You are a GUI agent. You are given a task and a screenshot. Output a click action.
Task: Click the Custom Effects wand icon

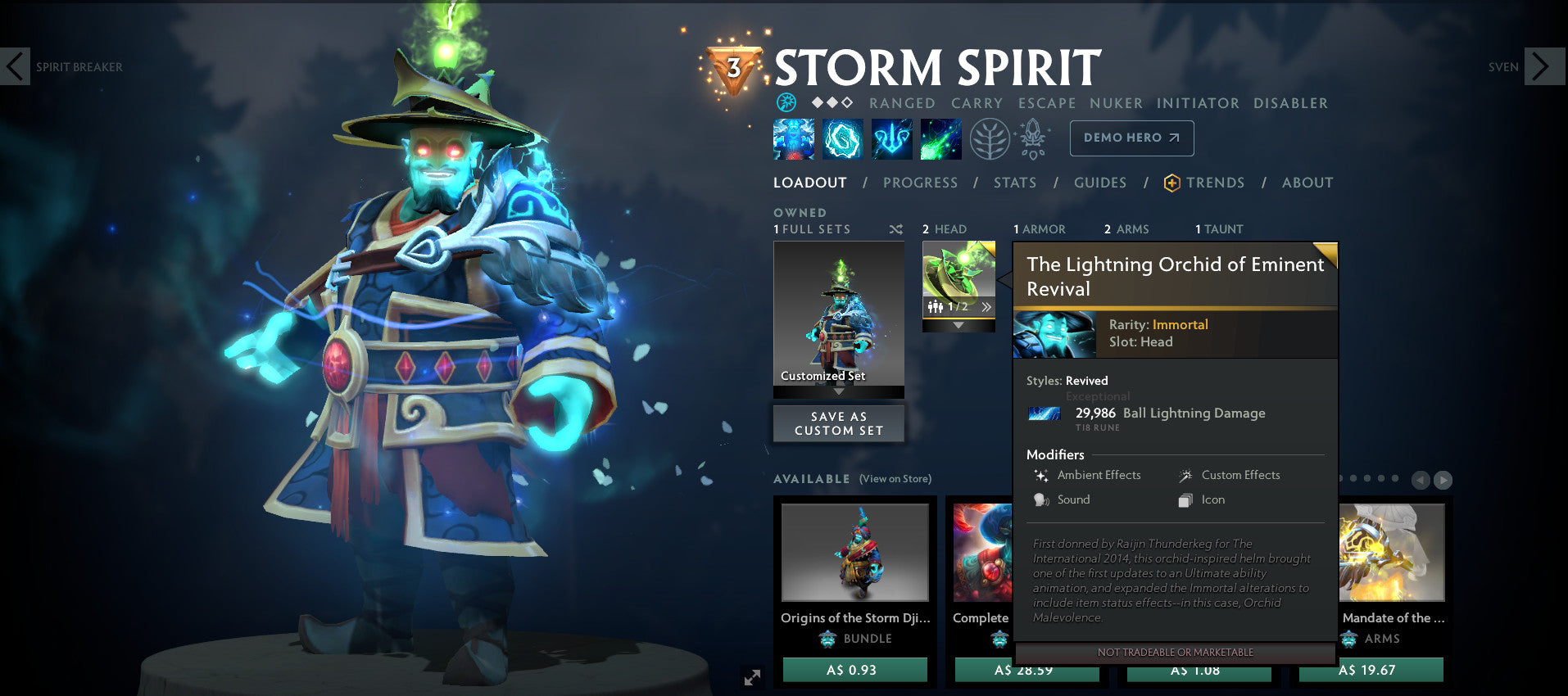[x=1185, y=475]
